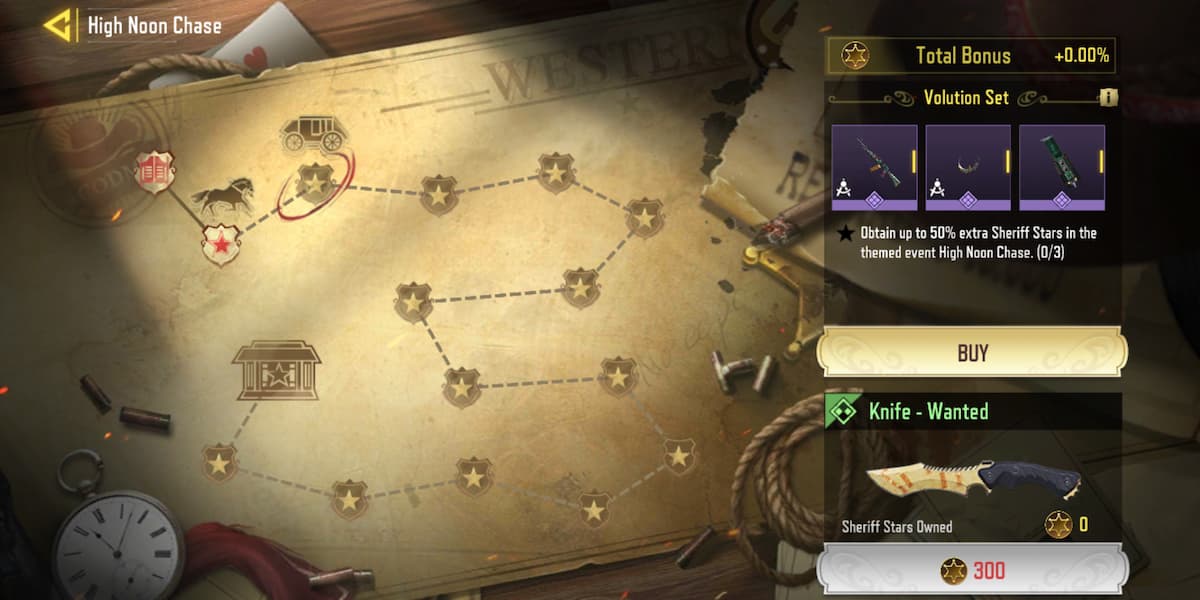This screenshot has height=600, width=1200.
Task: Select the red-circled sheriff star node
Action: pyautogui.click(x=316, y=182)
